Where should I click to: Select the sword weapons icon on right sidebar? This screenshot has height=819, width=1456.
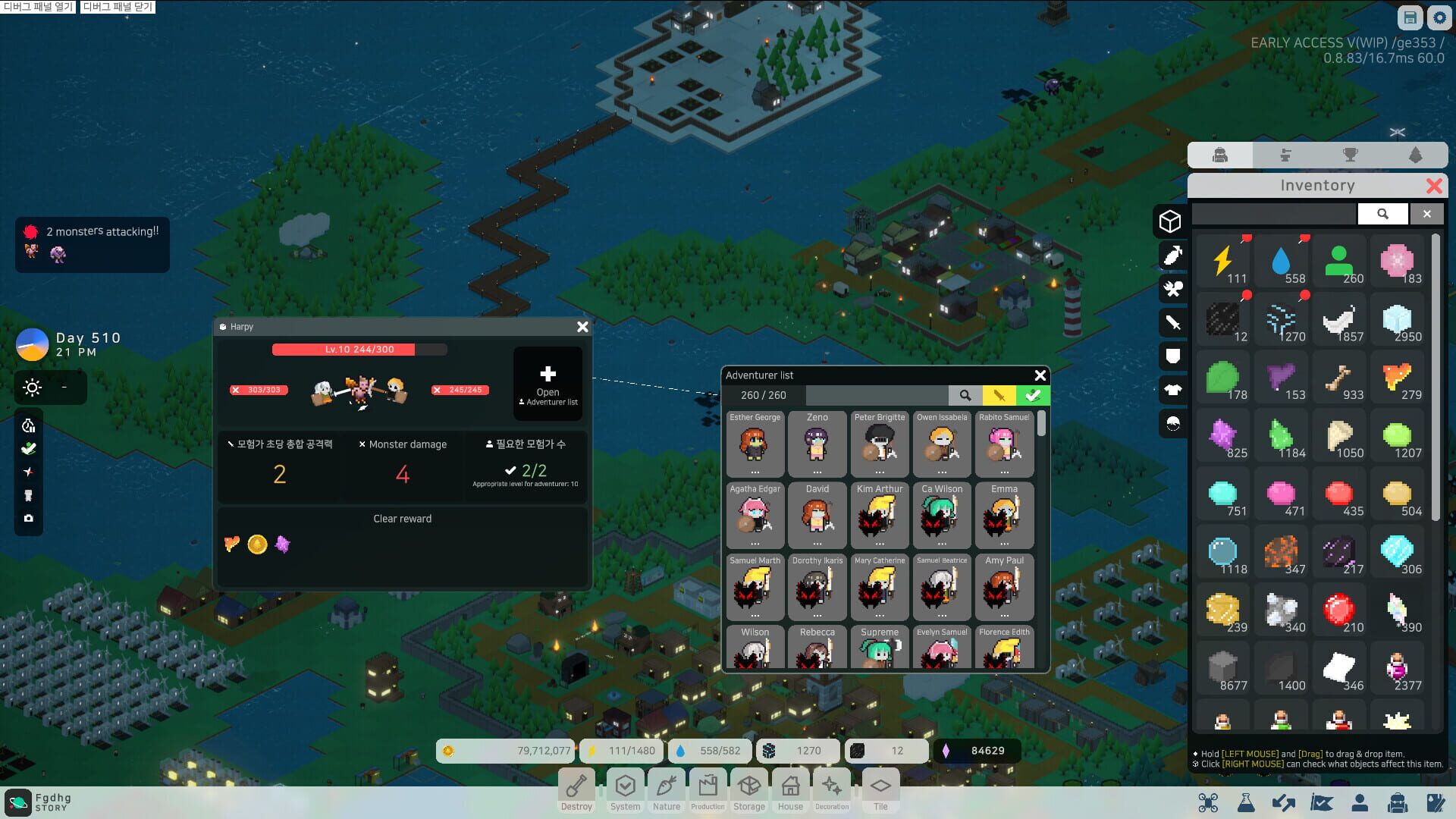tap(1171, 322)
